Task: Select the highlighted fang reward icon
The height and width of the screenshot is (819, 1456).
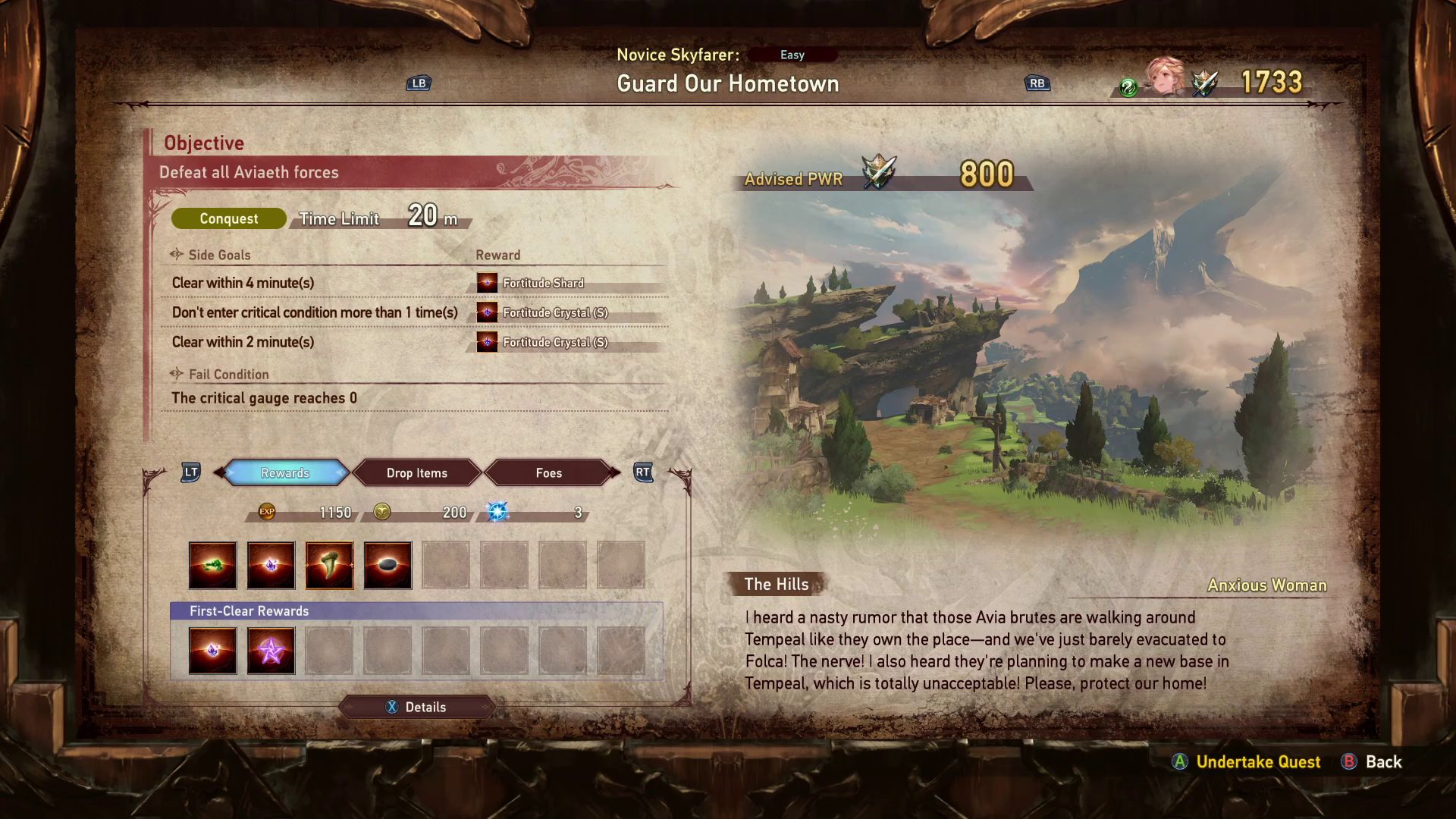Action: click(x=329, y=565)
